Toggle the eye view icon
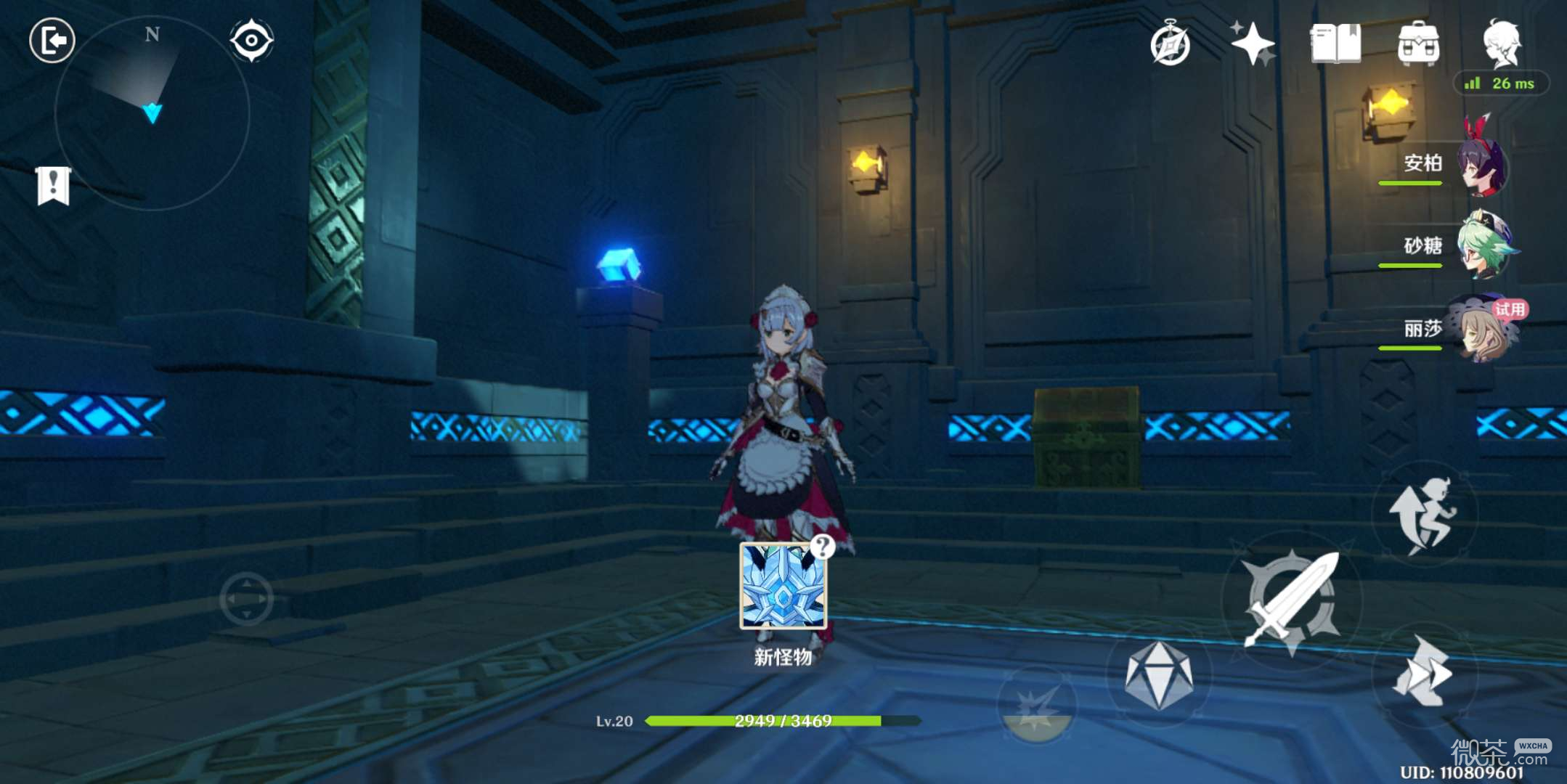This screenshot has width=1567, height=784. (x=251, y=40)
